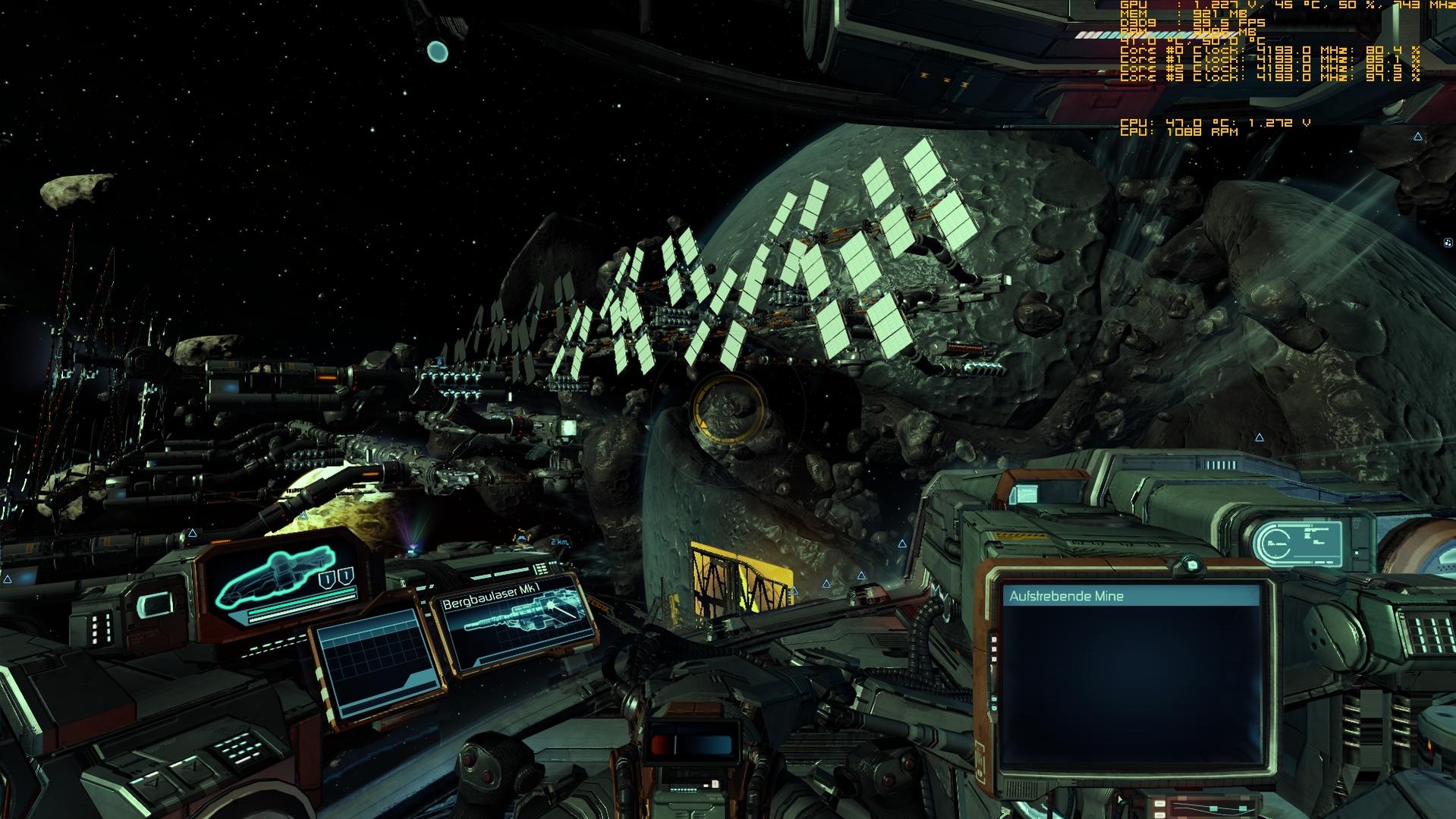Select the empty grid cockpit screen

coord(378,662)
